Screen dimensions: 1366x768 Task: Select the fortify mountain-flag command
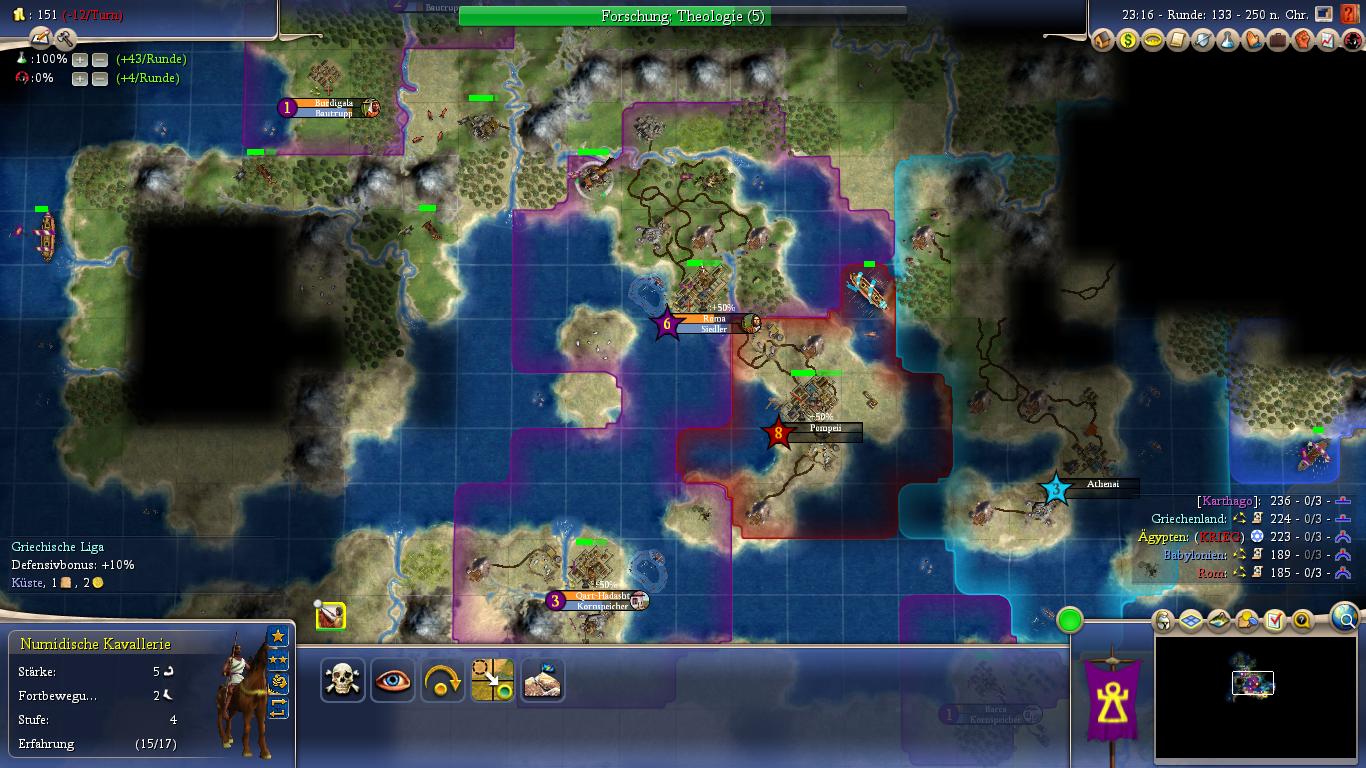(542, 681)
